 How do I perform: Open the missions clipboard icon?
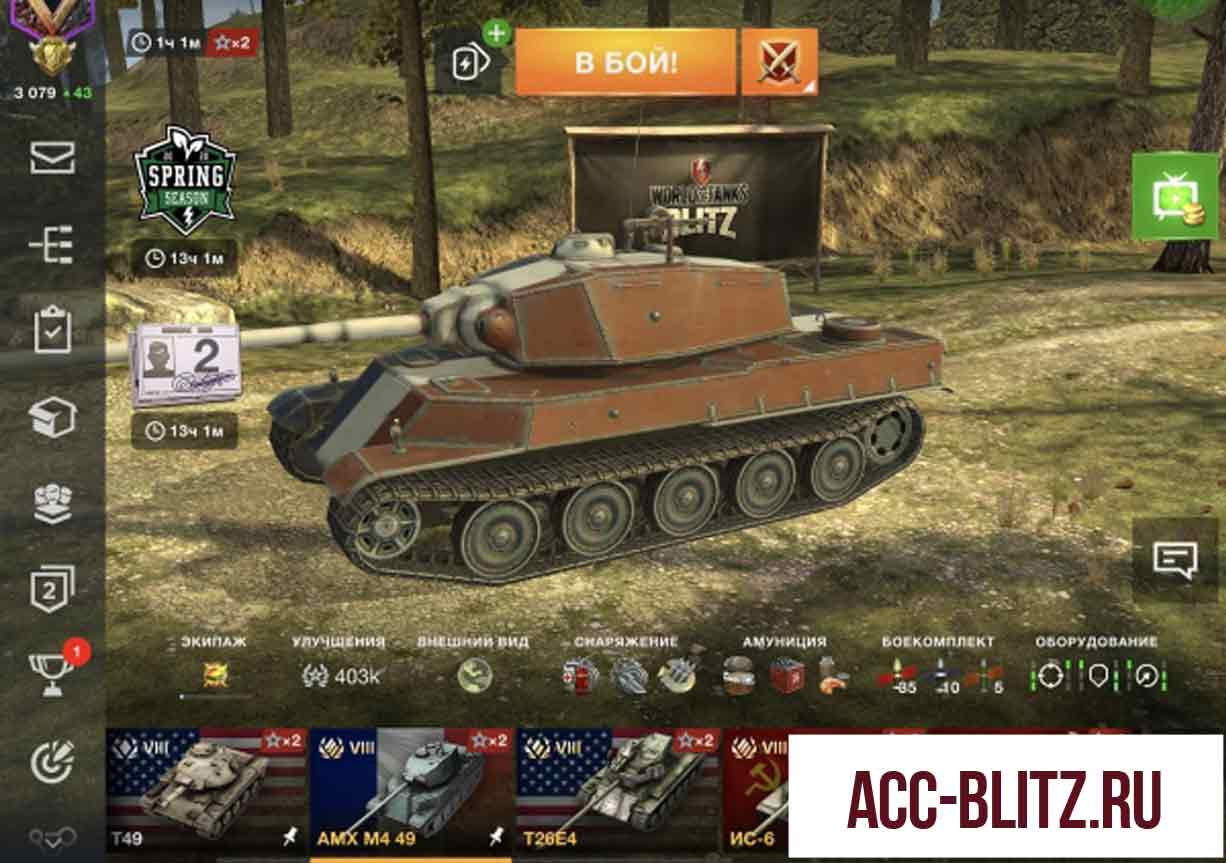pos(52,331)
